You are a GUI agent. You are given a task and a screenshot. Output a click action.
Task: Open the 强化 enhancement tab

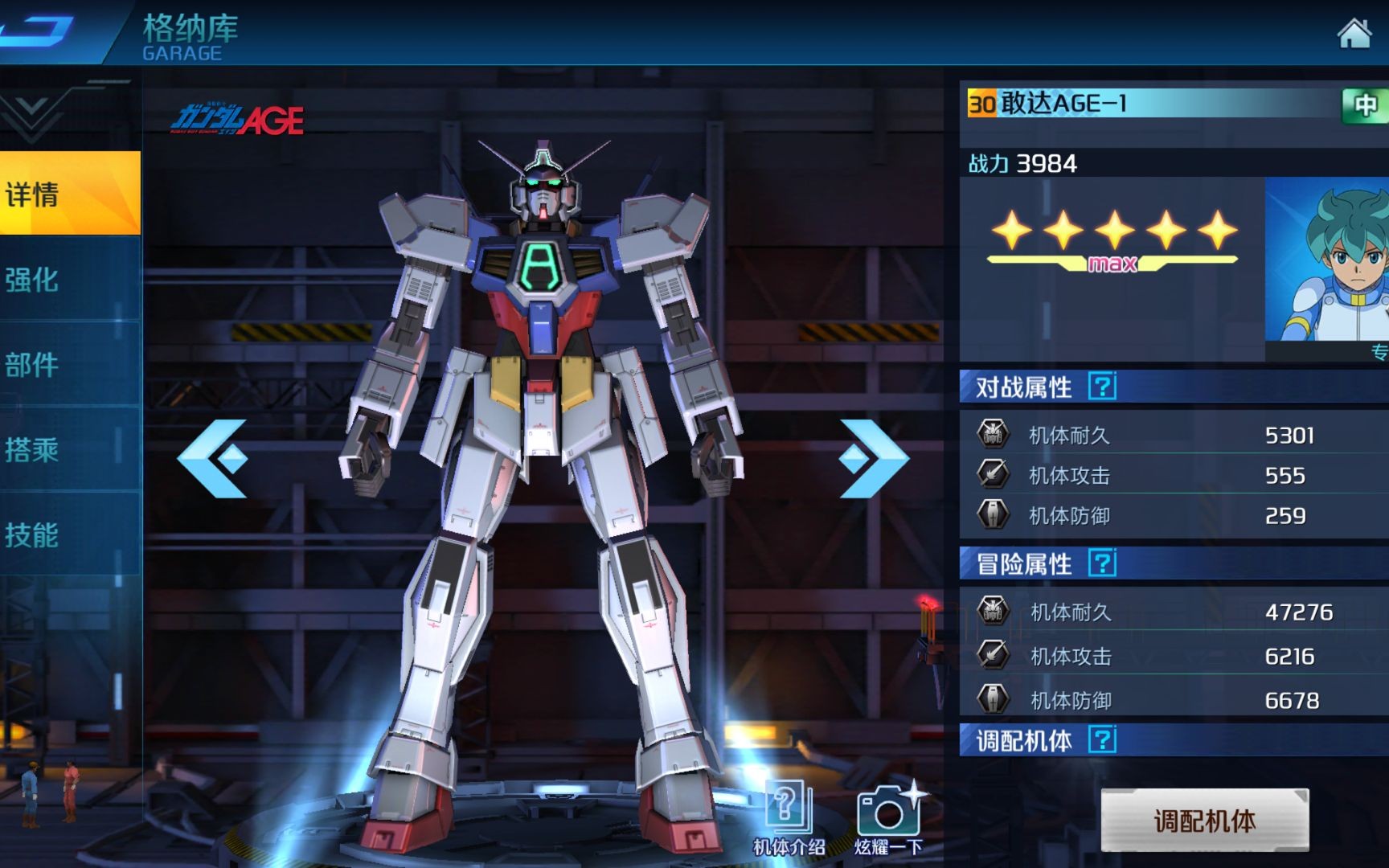(x=69, y=280)
